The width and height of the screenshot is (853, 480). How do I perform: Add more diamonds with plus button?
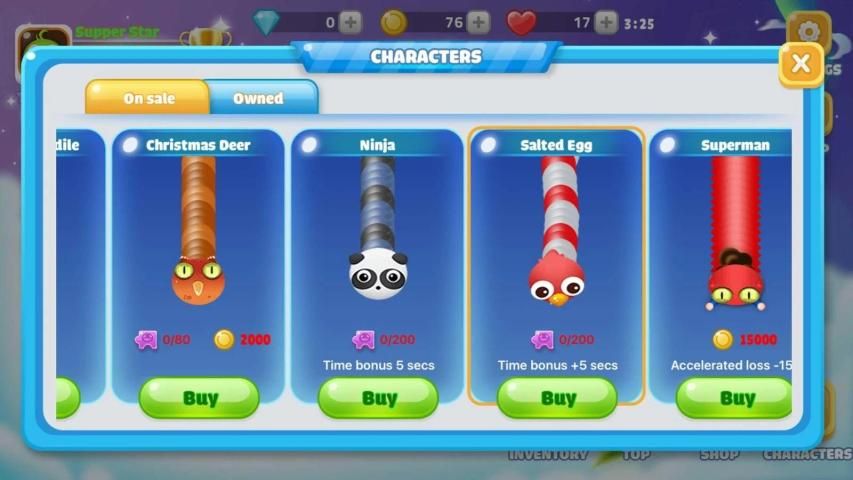pyautogui.click(x=350, y=22)
